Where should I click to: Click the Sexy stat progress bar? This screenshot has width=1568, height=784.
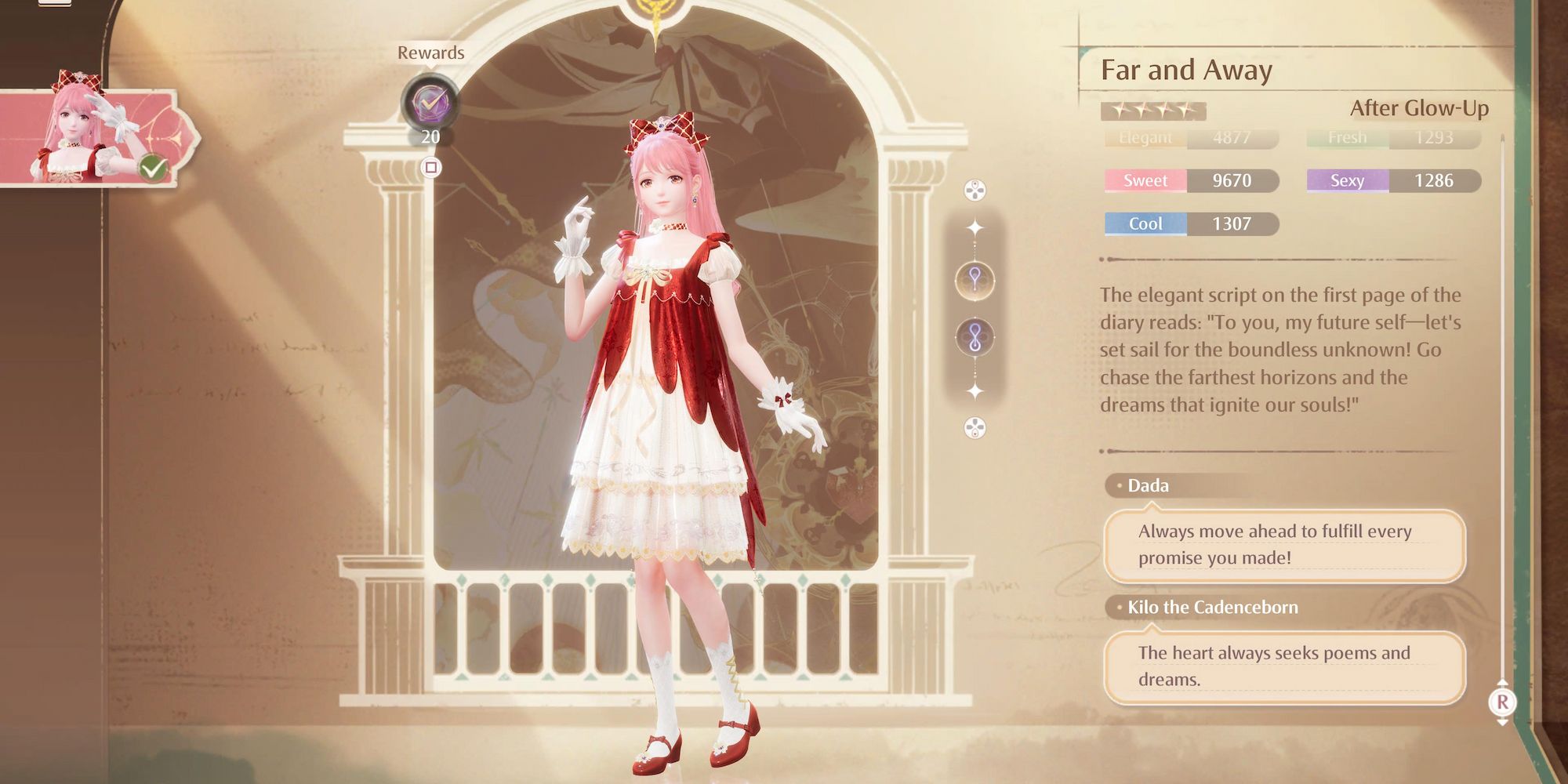[1392, 180]
